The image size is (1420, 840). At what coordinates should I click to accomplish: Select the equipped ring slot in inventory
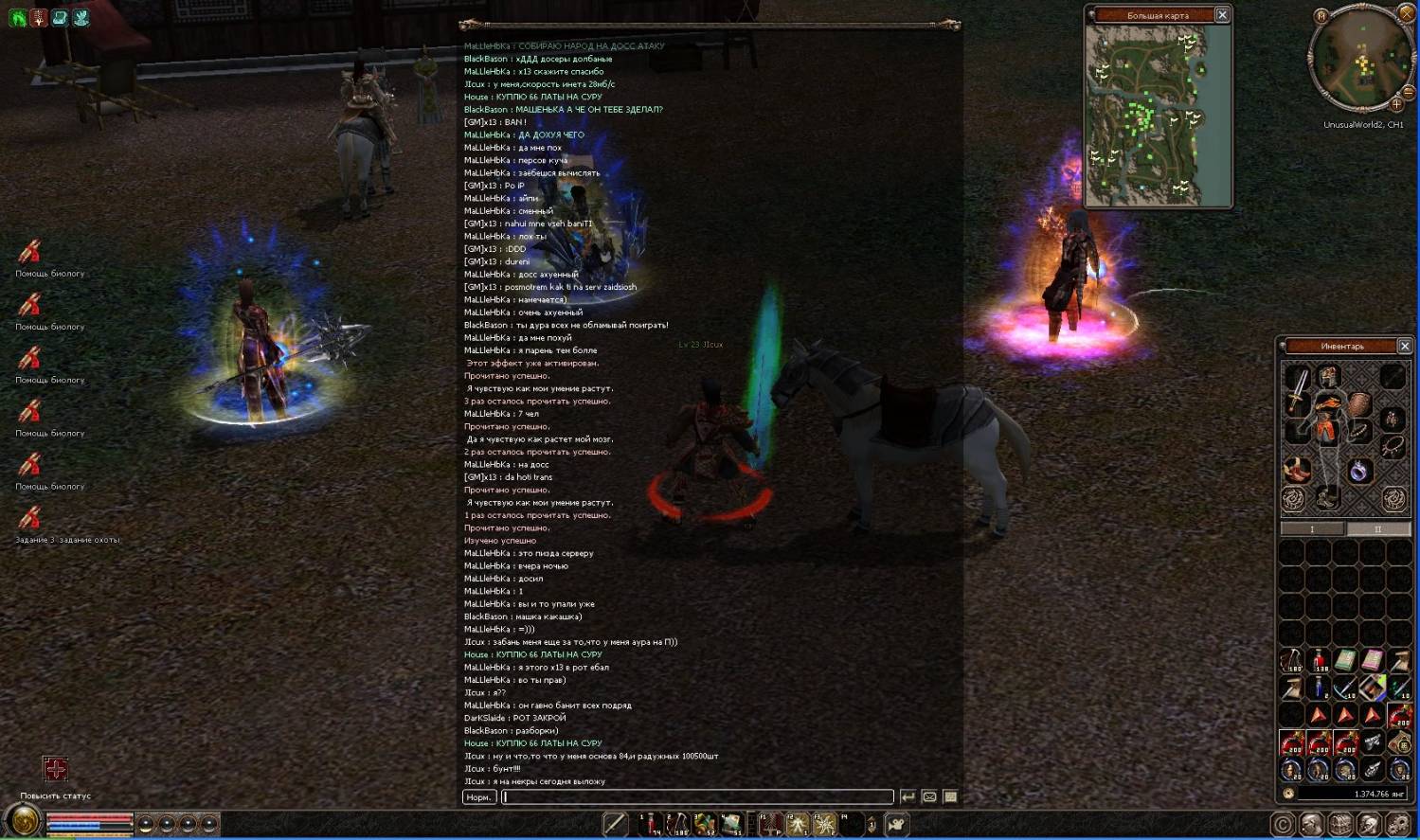1359,471
